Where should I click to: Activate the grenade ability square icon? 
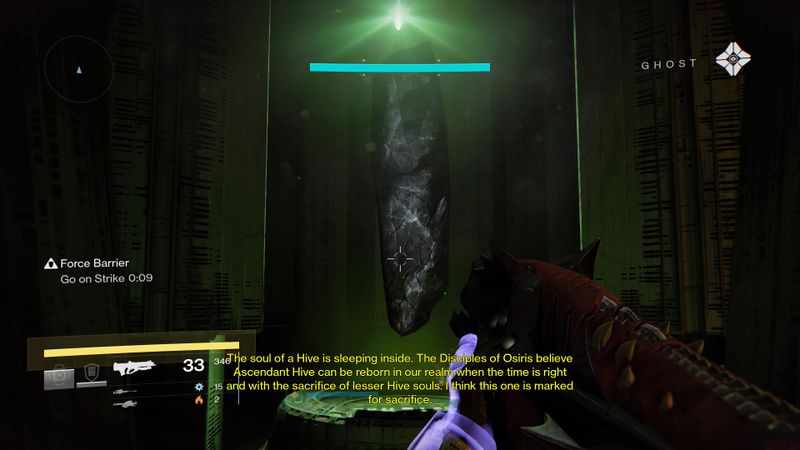(x=59, y=376)
